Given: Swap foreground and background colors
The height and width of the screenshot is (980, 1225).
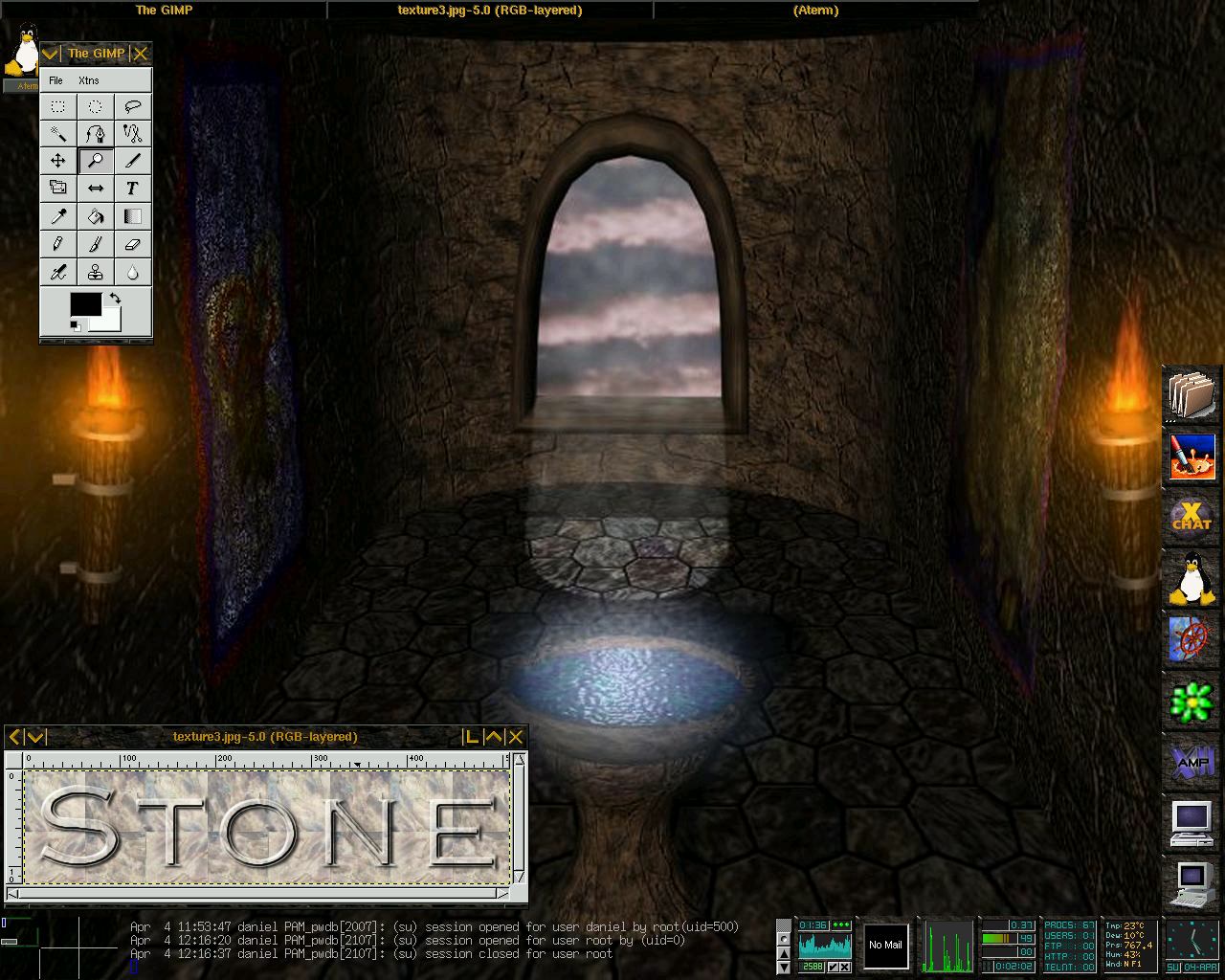Looking at the screenshot, I should [116, 299].
